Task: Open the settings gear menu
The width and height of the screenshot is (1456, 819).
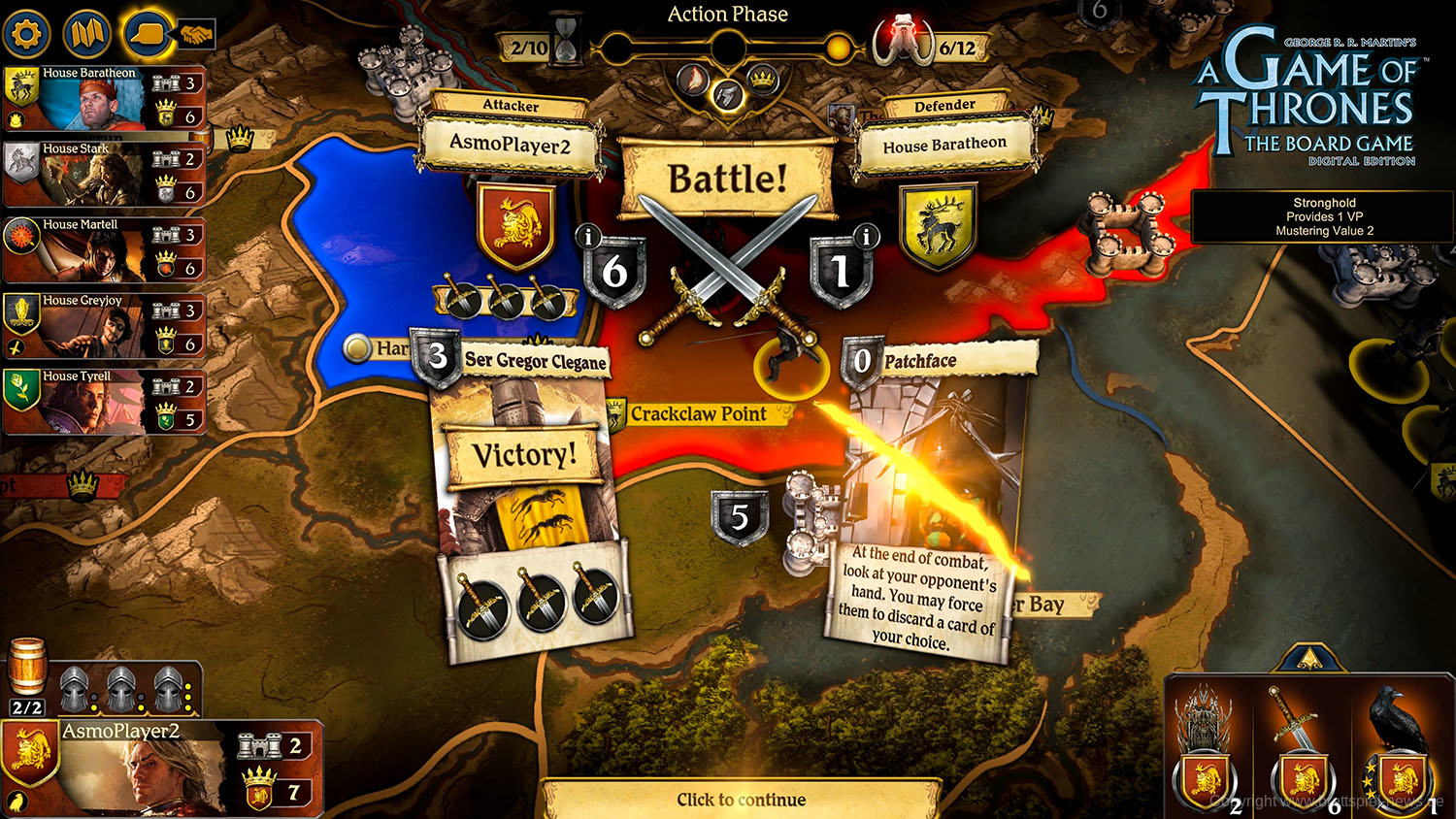Action: [x=27, y=32]
